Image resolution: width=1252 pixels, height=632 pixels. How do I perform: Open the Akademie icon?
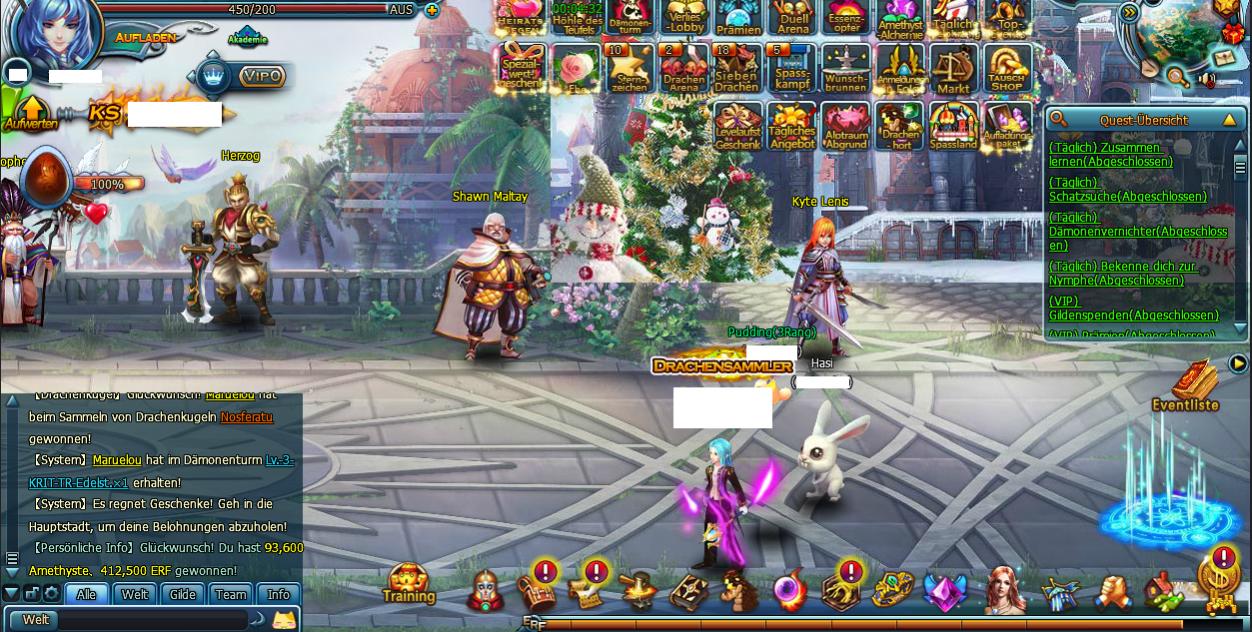(247, 36)
